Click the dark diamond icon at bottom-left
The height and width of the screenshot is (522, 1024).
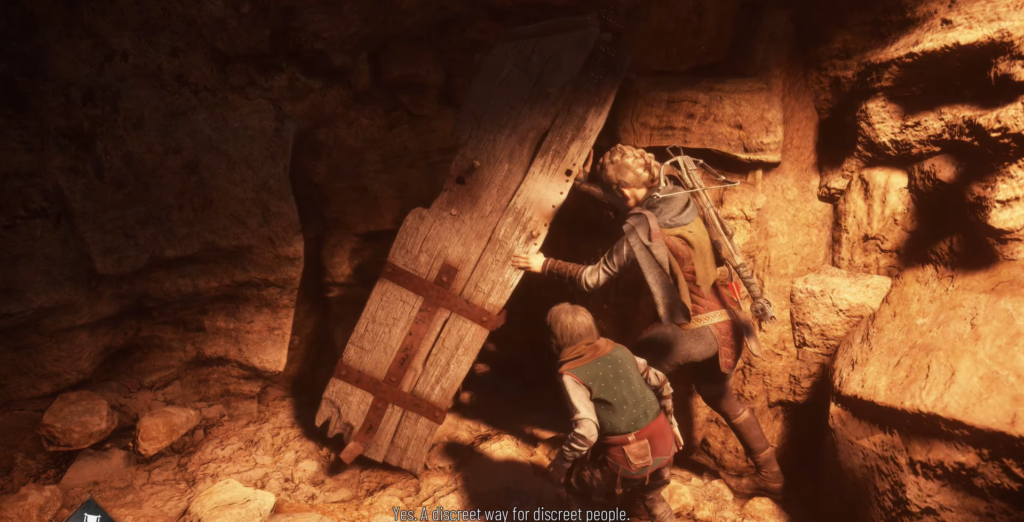pyautogui.click(x=91, y=511)
